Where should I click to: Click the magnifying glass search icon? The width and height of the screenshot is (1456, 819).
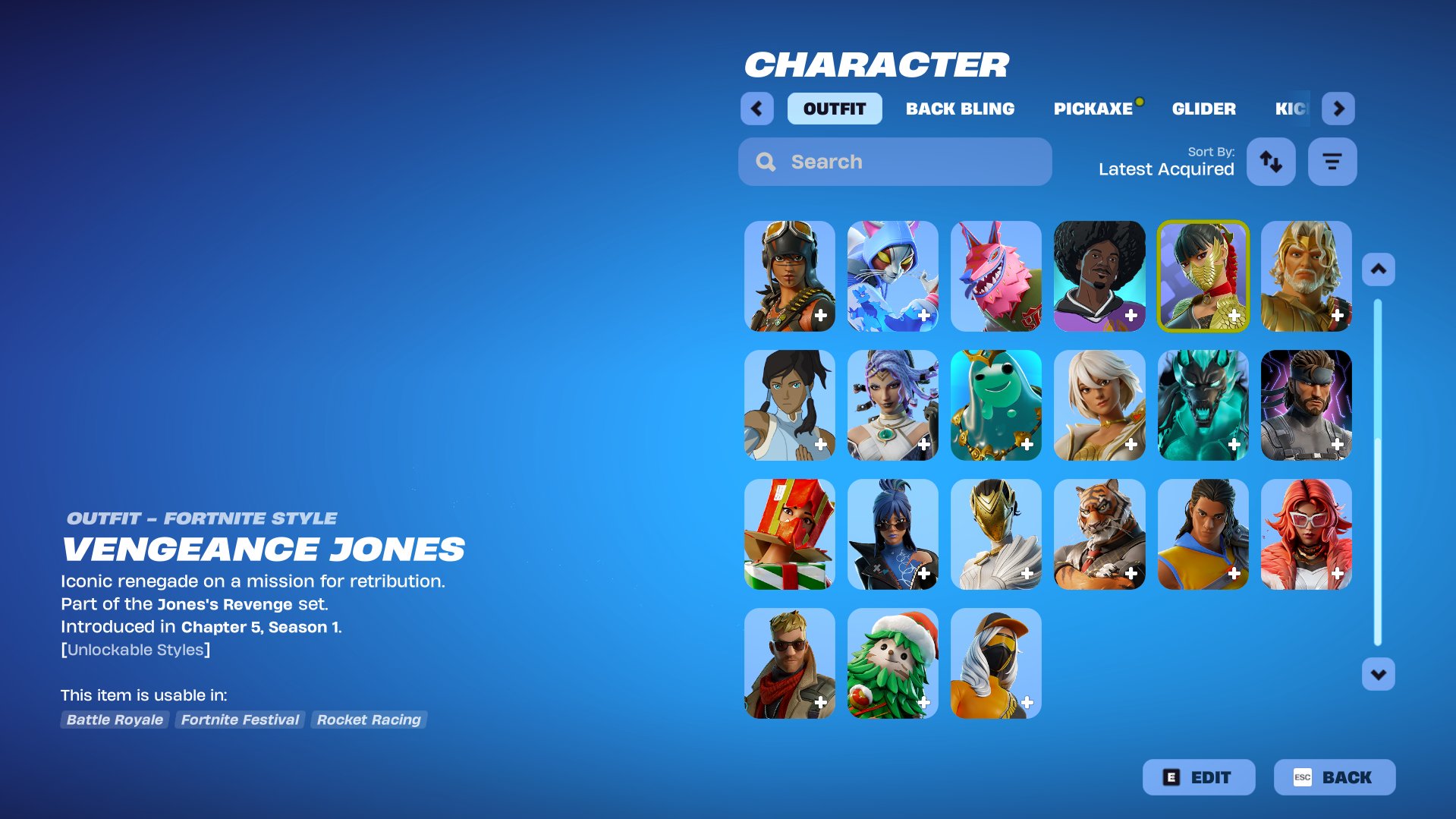(x=765, y=161)
